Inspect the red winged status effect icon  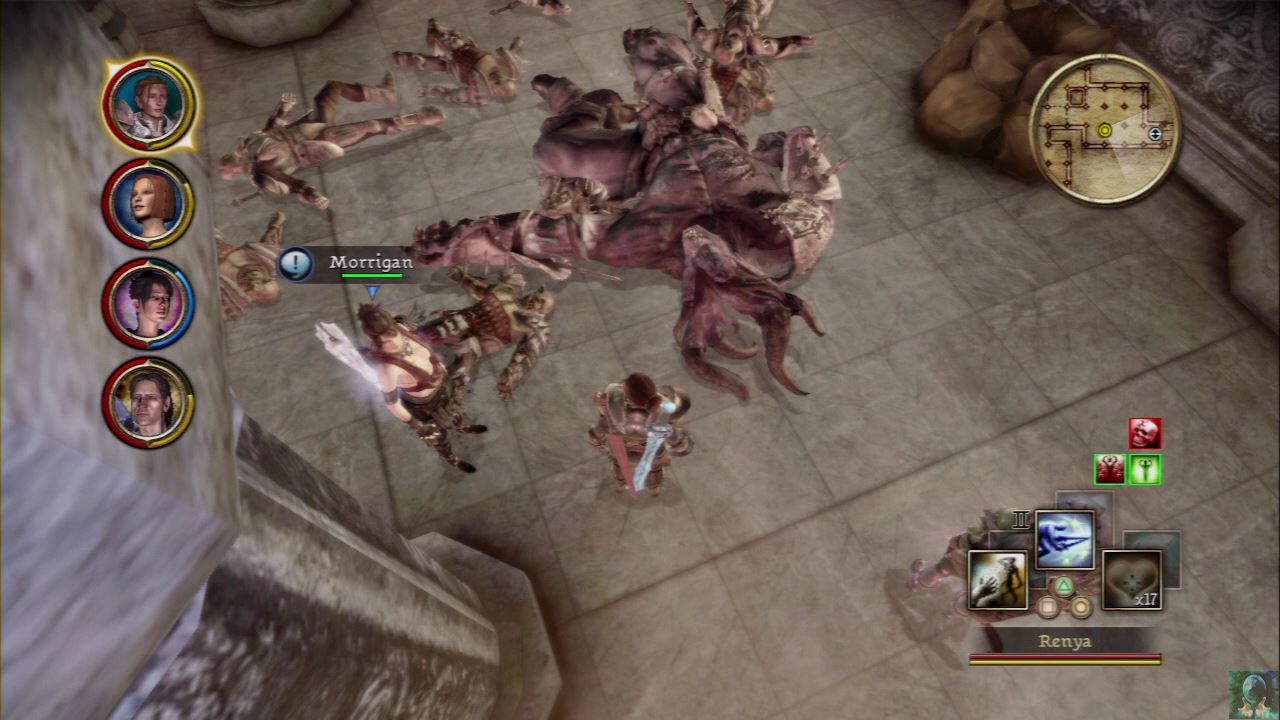click(1109, 469)
